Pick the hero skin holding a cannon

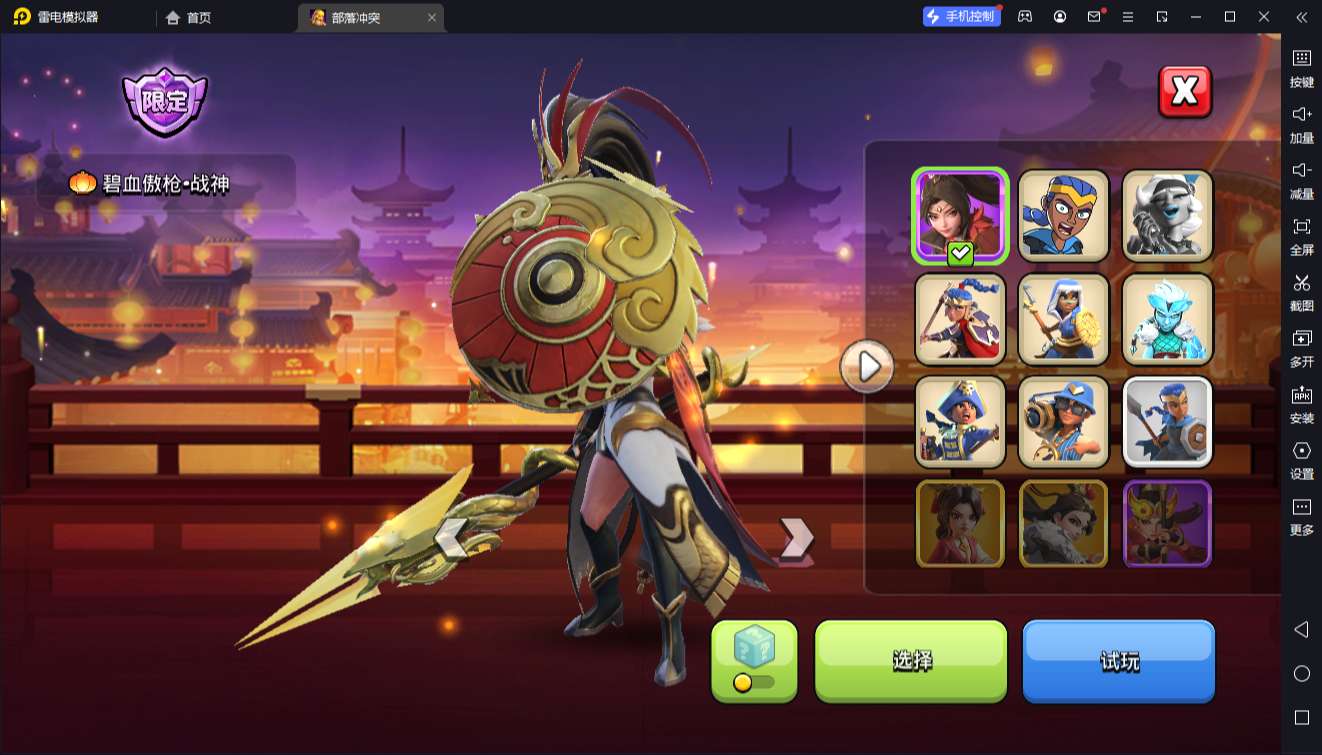click(1064, 422)
